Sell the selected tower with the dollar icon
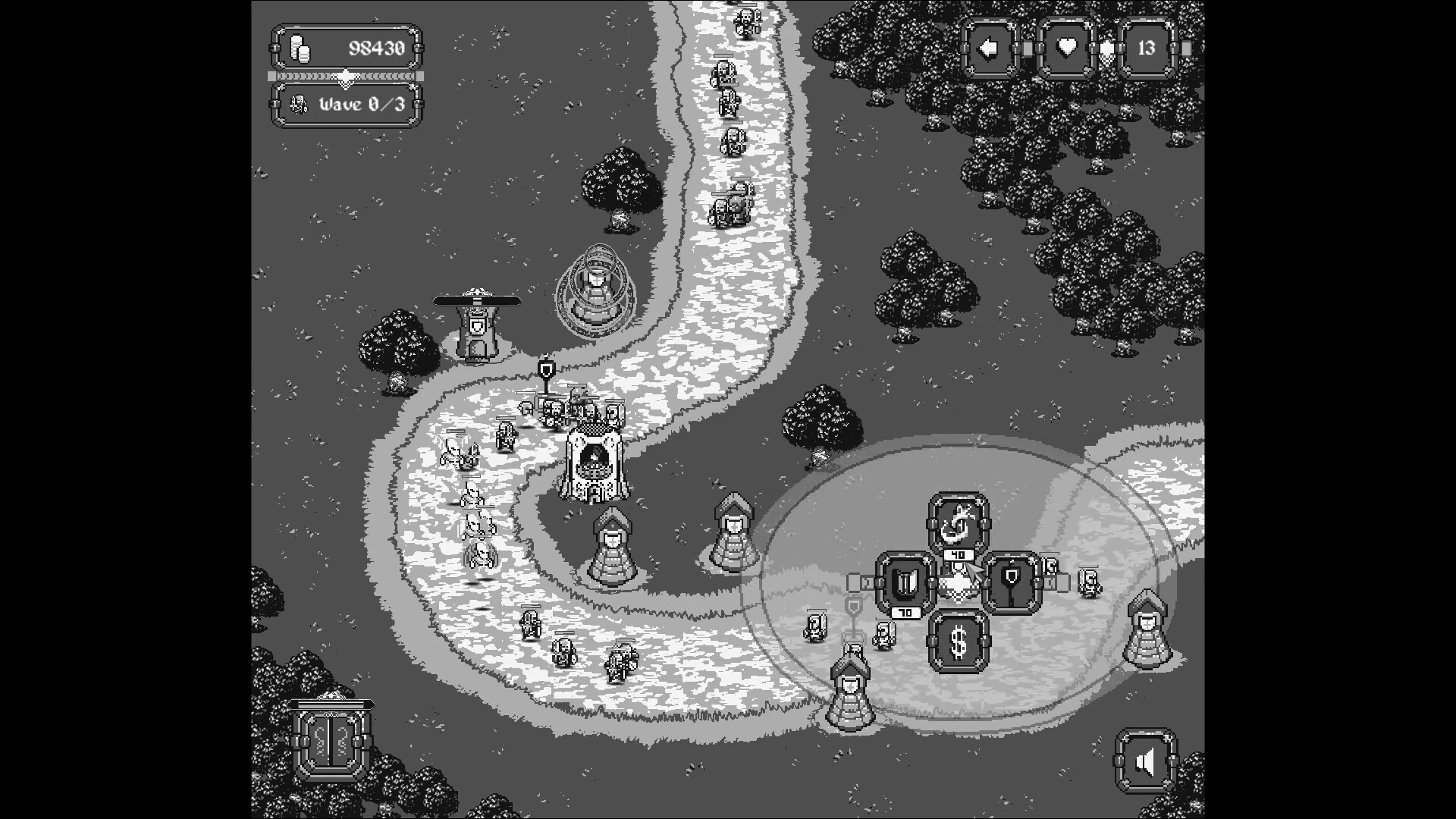 tap(958, 641)
